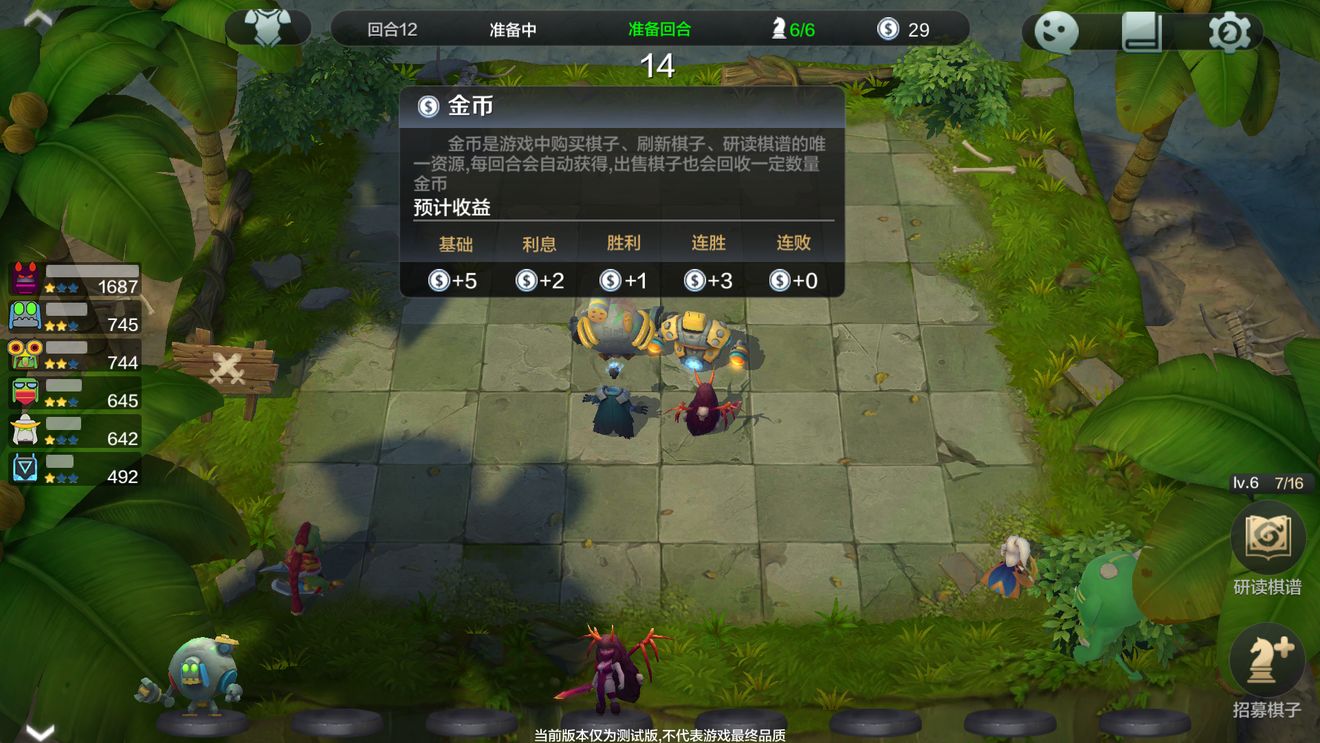The height and width of the screenshot is (743, 1320).
Task: Select the 利息 column in income table
Action: click(538, 244)
